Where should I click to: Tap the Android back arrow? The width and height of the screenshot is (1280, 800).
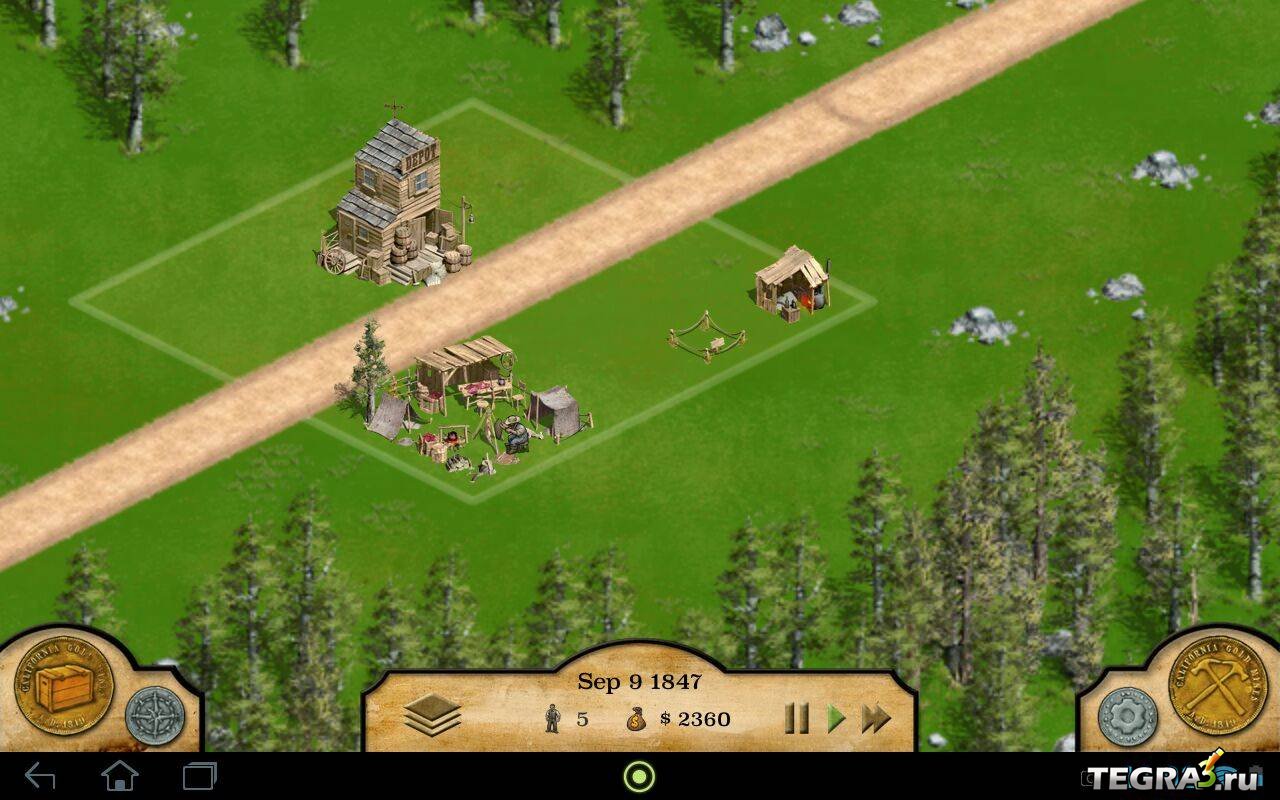point(40,776)
